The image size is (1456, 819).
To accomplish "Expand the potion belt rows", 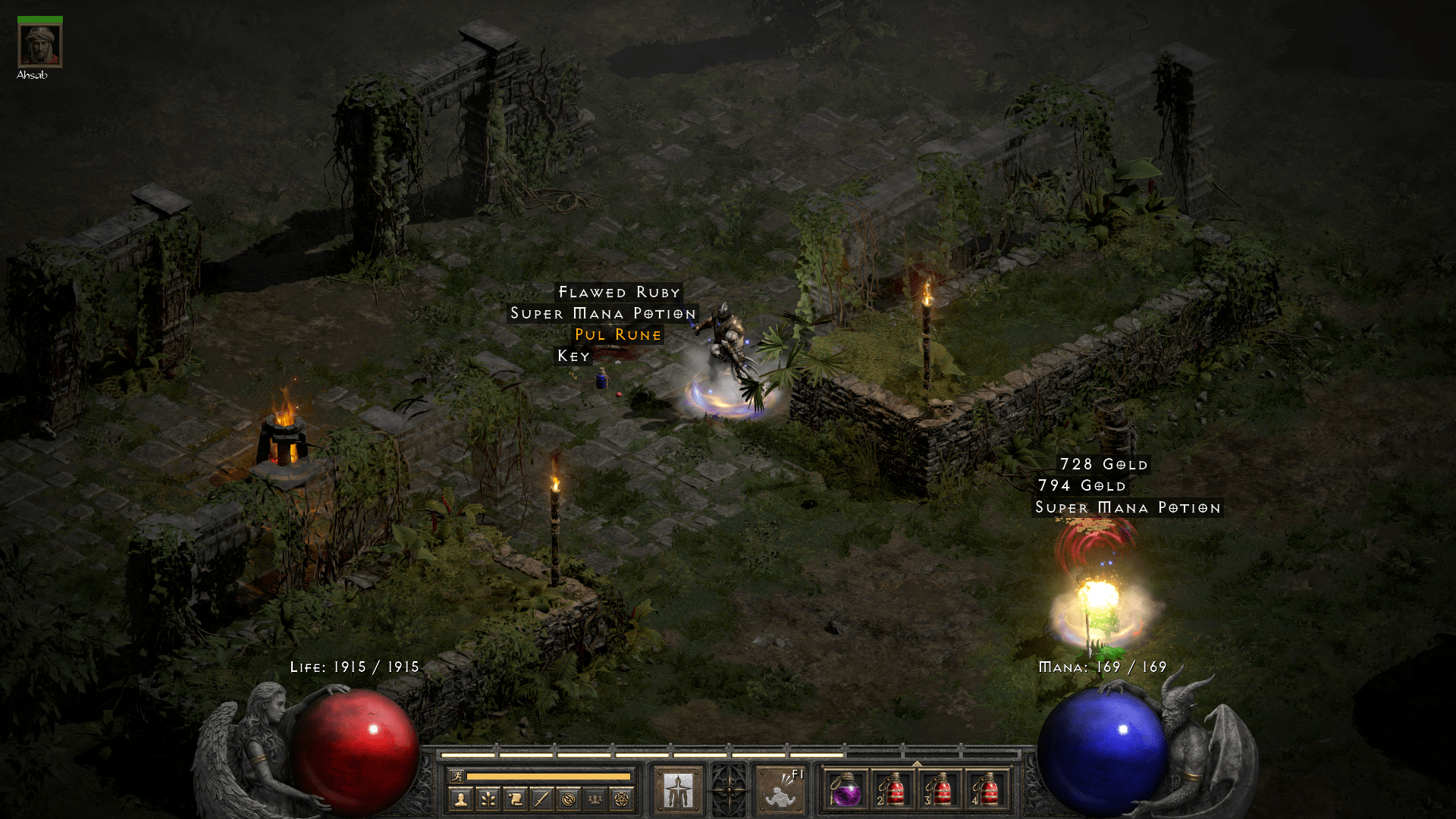I will click(x=917, y=763).
